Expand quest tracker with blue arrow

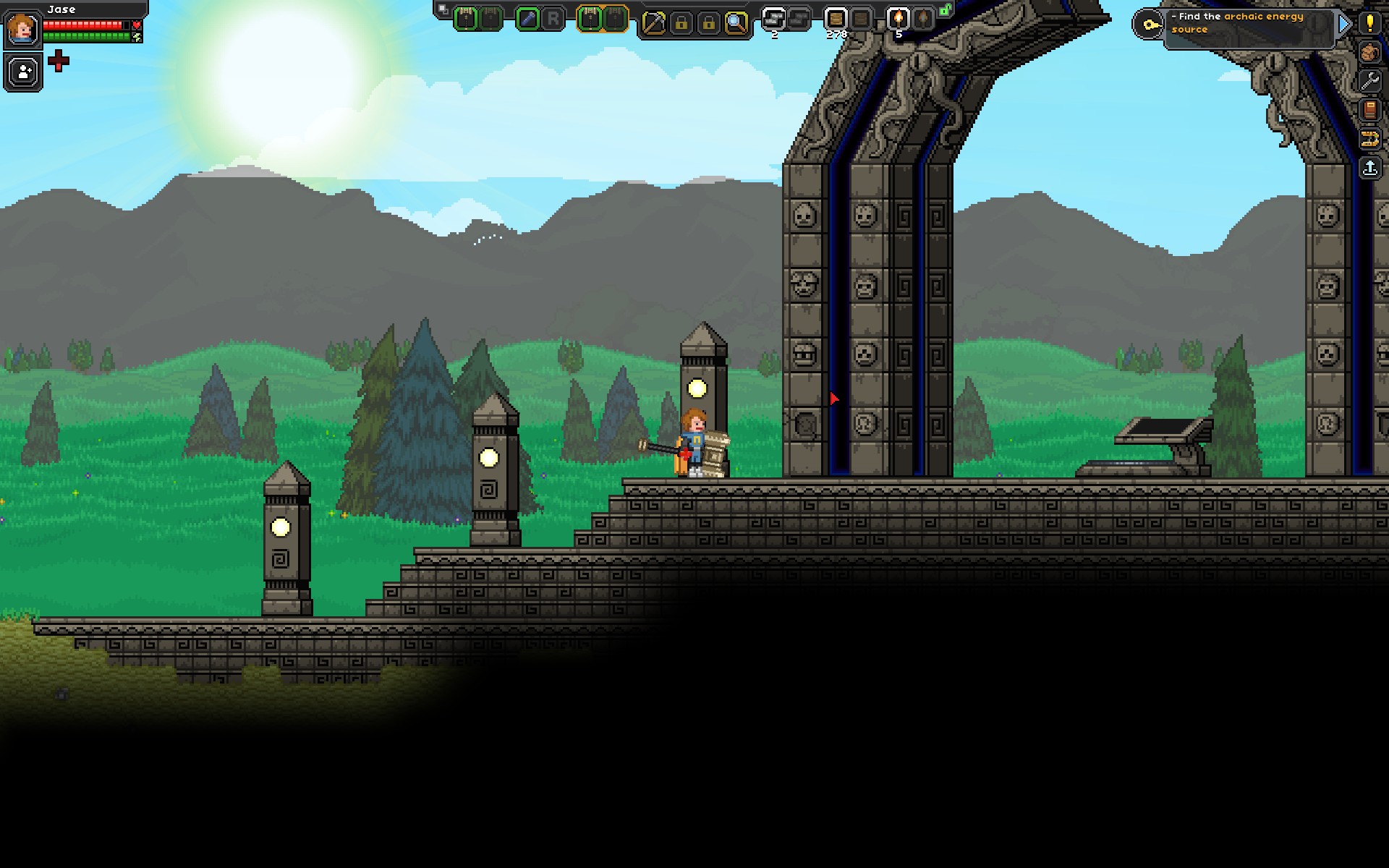coord(1344,24)
